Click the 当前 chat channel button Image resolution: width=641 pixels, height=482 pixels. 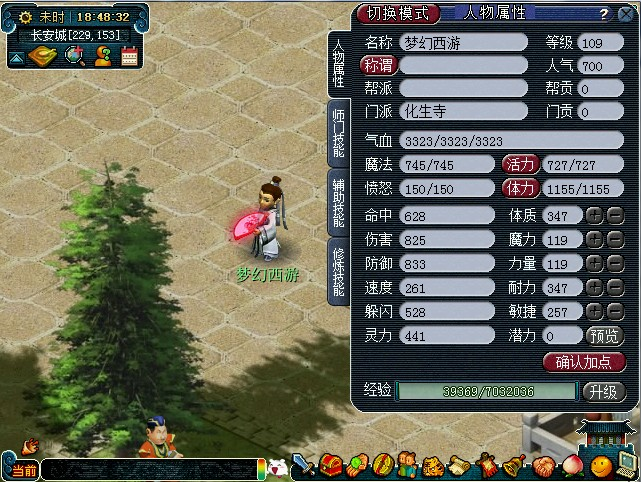(x=20, y=469)
